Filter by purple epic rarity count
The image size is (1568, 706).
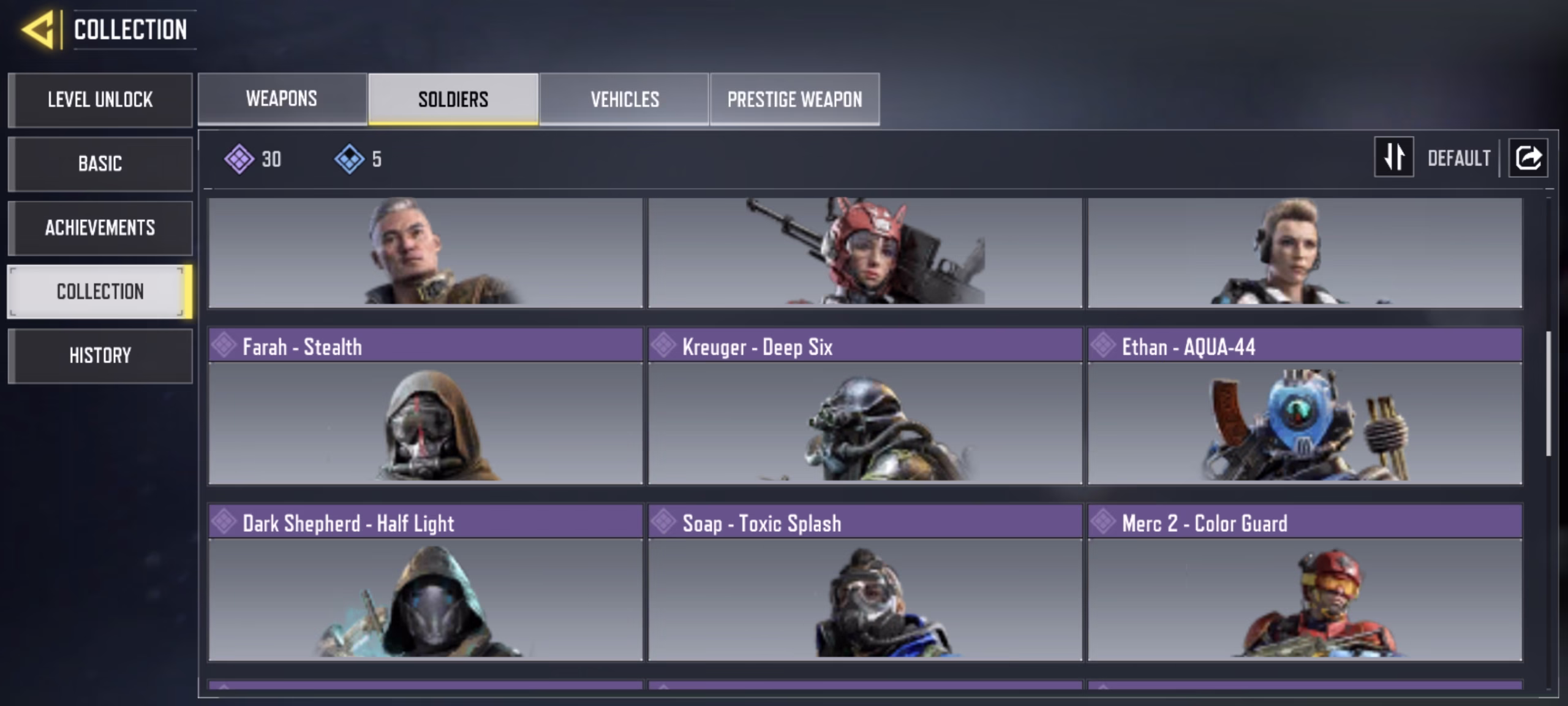coord(252,159)
